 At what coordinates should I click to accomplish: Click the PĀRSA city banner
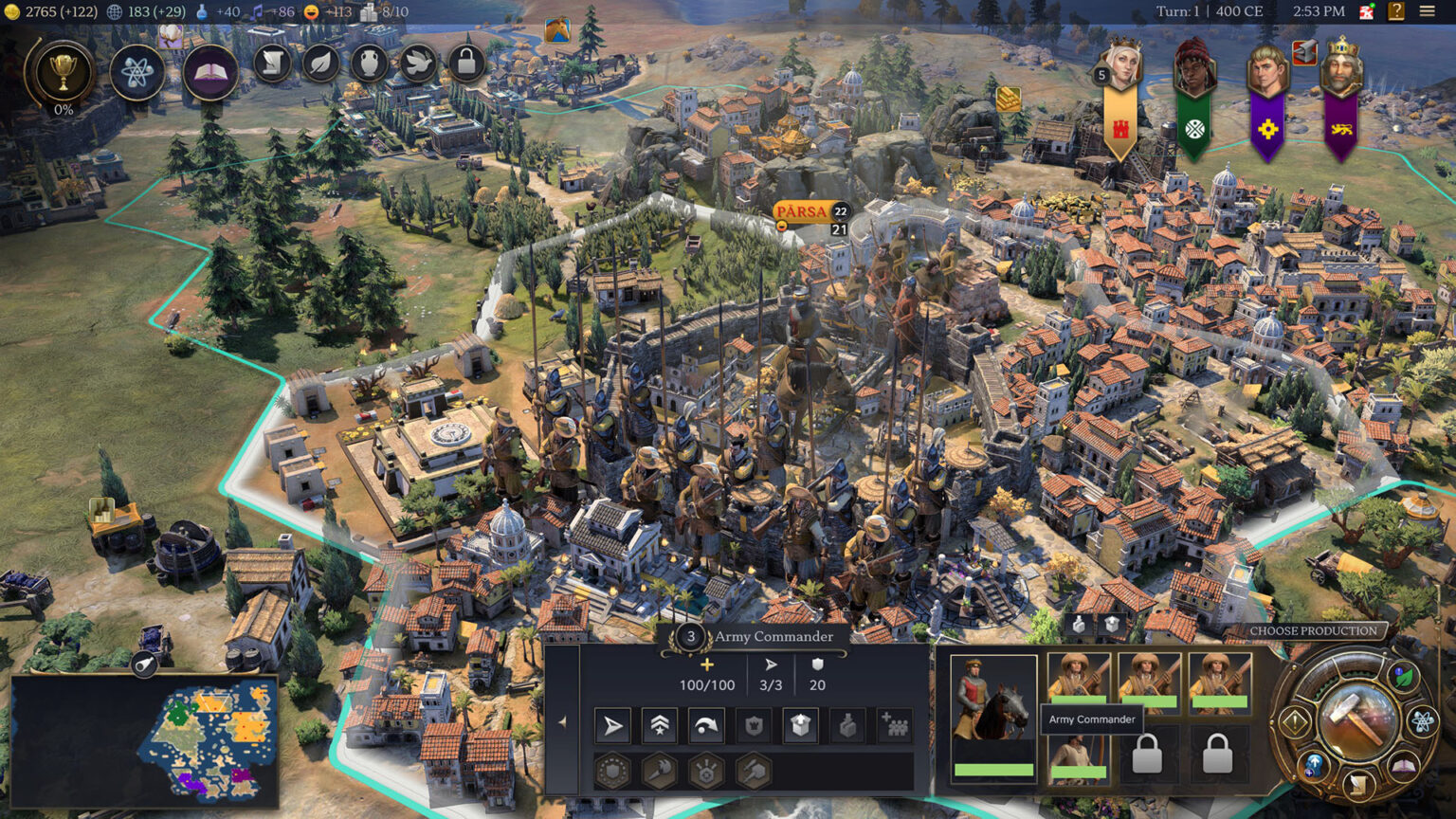point(802,211)
